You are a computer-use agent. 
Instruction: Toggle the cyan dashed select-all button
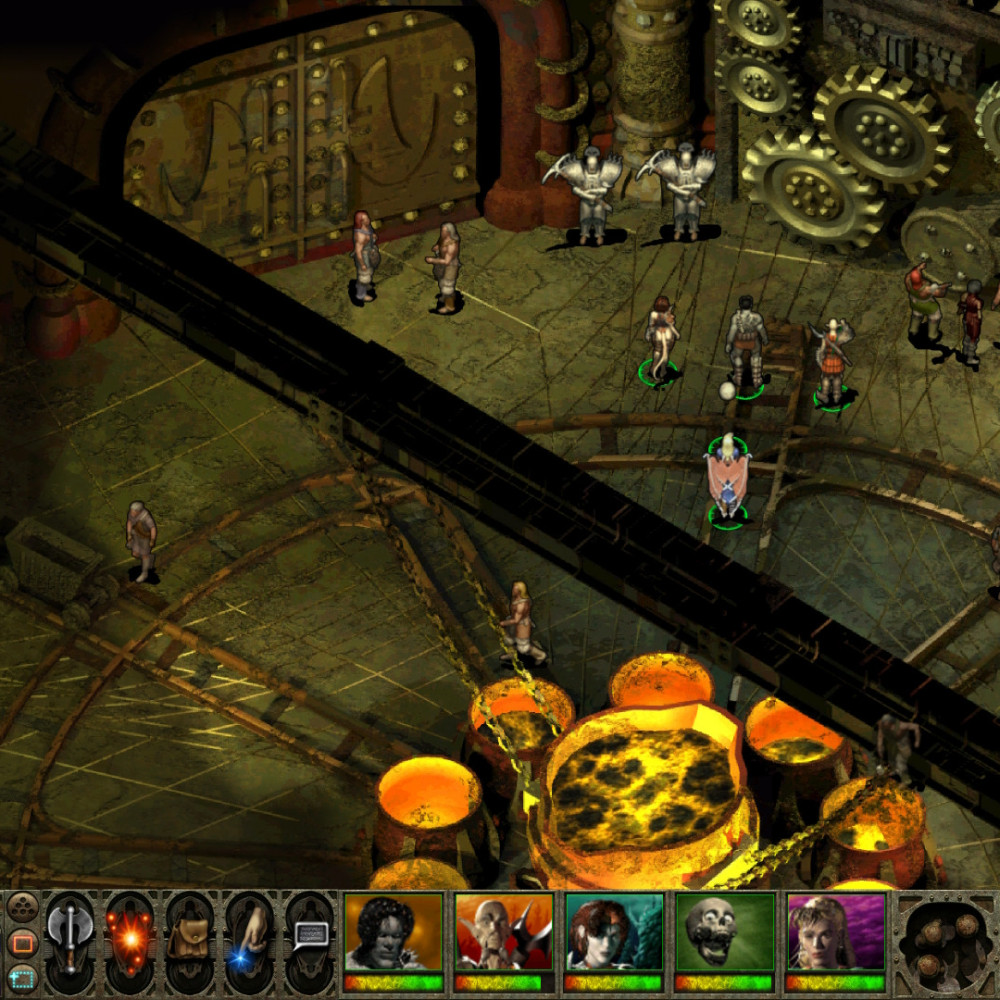pos(21,976)
